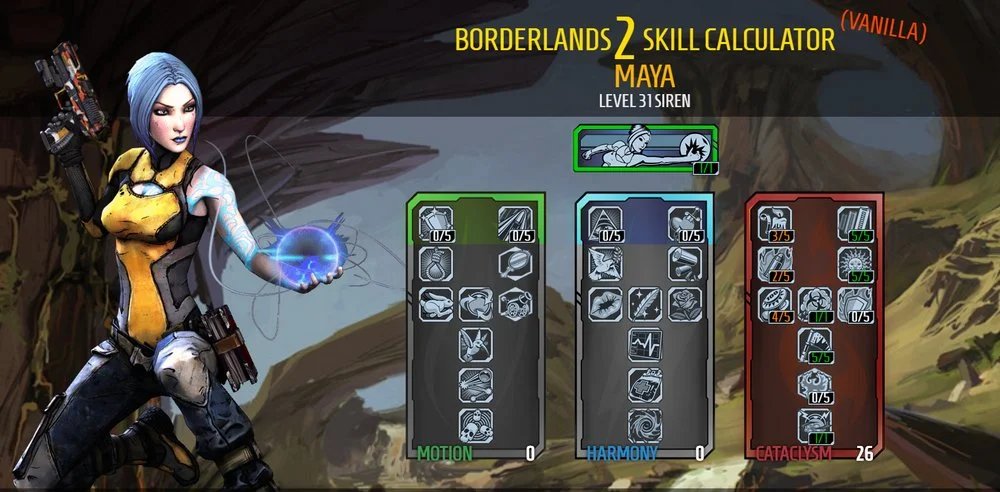Choose the Reaper scythe skill
This screenshot has width=1000, height=492.
click(x=813, y=344)
